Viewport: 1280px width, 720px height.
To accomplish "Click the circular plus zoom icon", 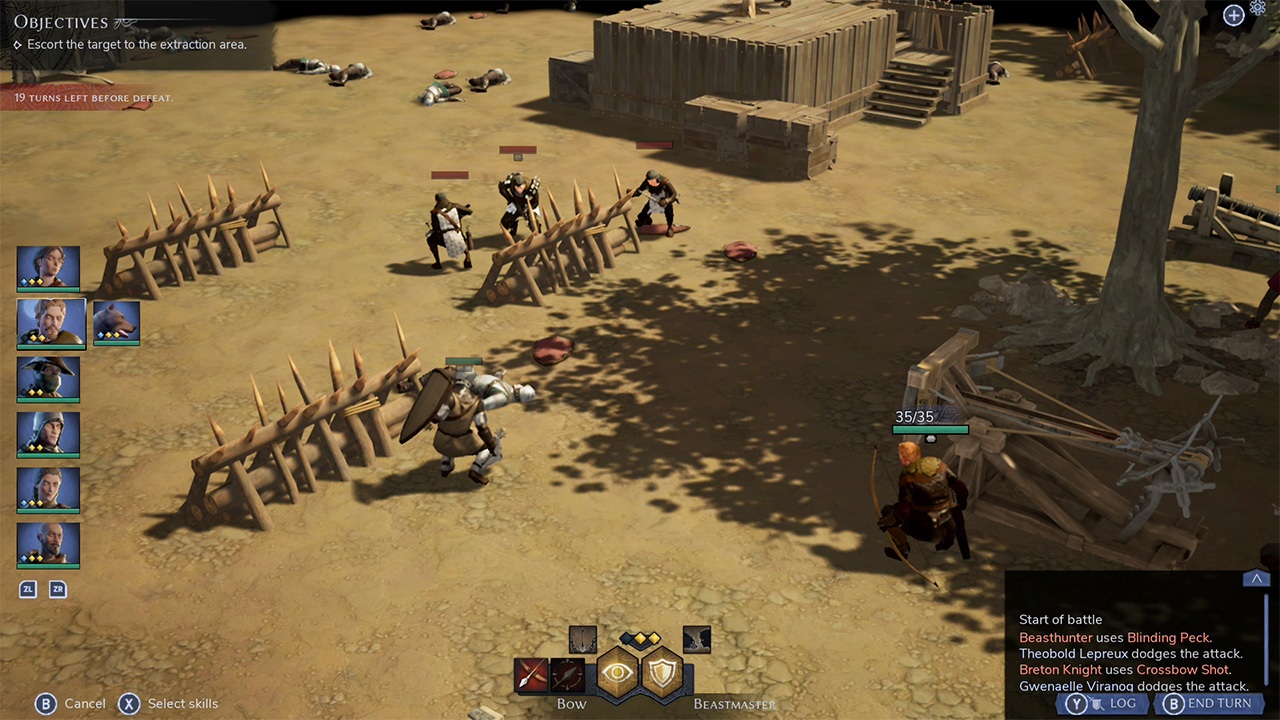I will point(1233,15).
